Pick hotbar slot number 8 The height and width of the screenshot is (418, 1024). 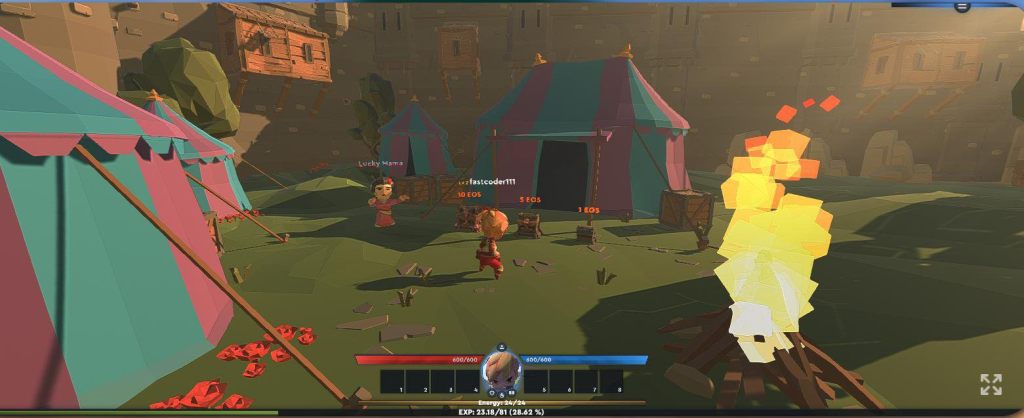(x=611, y=381)
